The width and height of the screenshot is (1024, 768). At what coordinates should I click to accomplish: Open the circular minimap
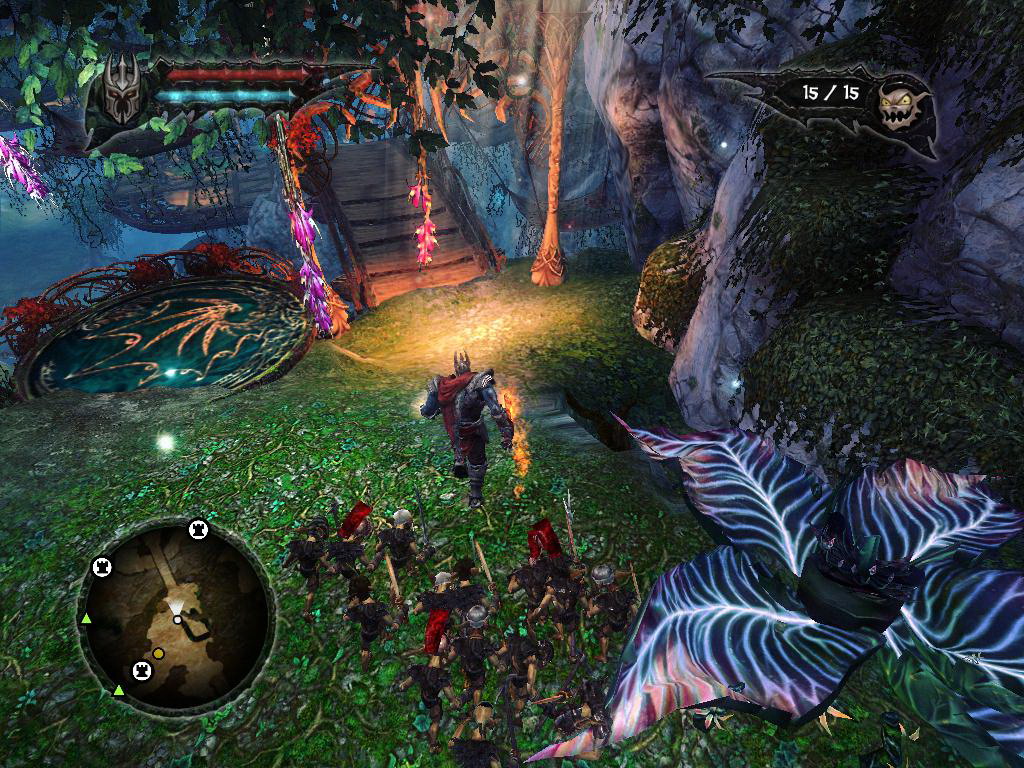click(x=176, y=610)
